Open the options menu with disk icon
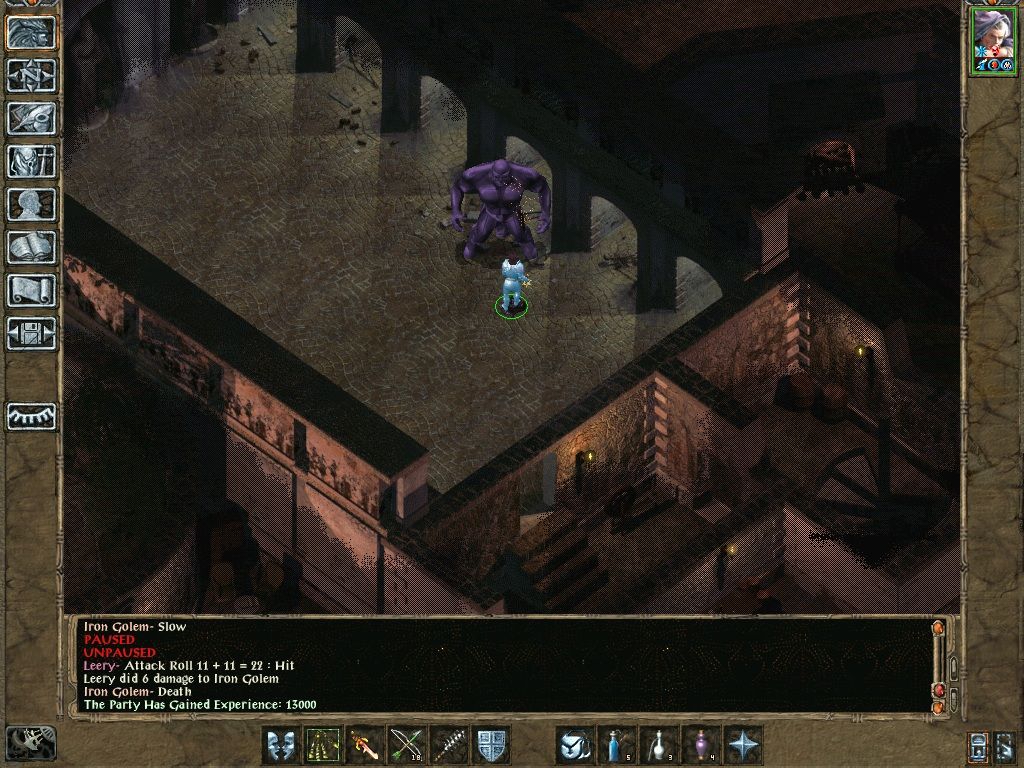 (32, 333)
